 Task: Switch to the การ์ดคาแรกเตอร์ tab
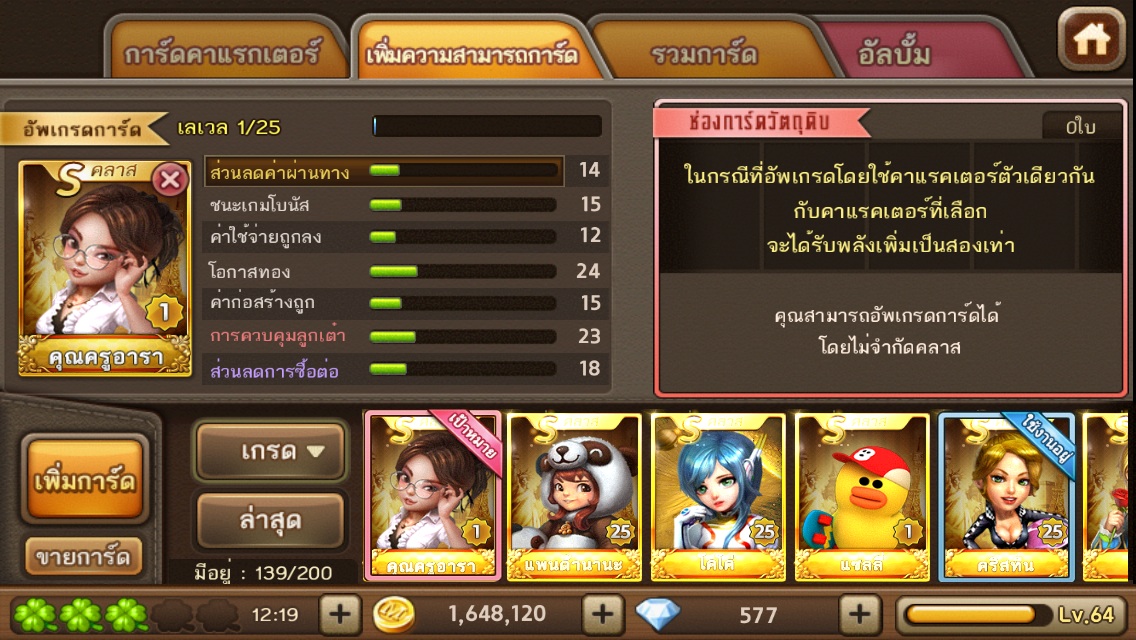pyautogui.click(x=222, y=54)
